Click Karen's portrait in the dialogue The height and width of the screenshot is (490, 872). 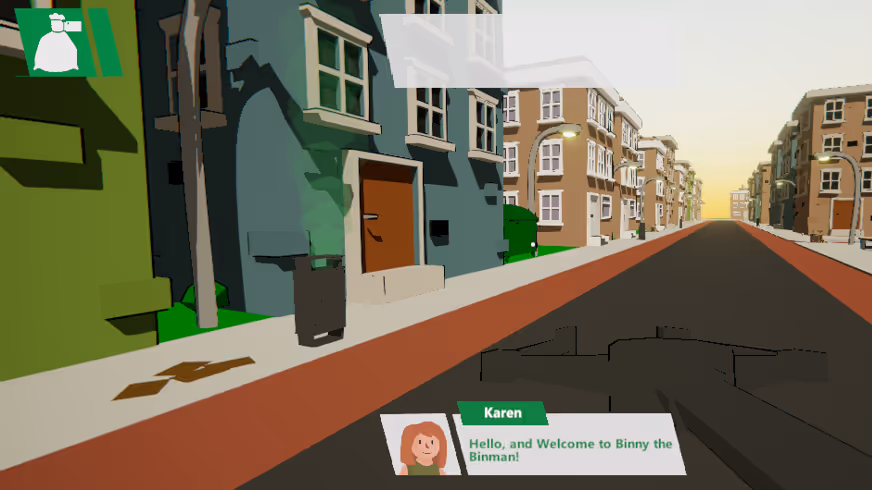422,445
